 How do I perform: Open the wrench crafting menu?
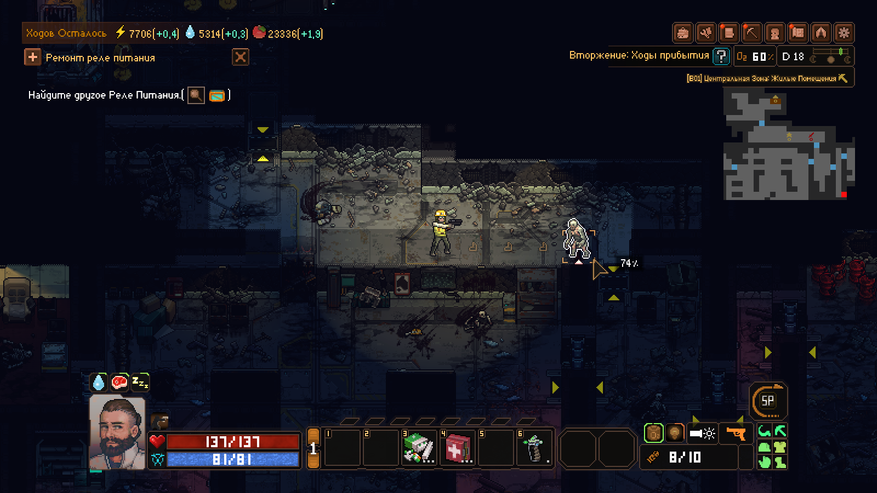[706, 33]
